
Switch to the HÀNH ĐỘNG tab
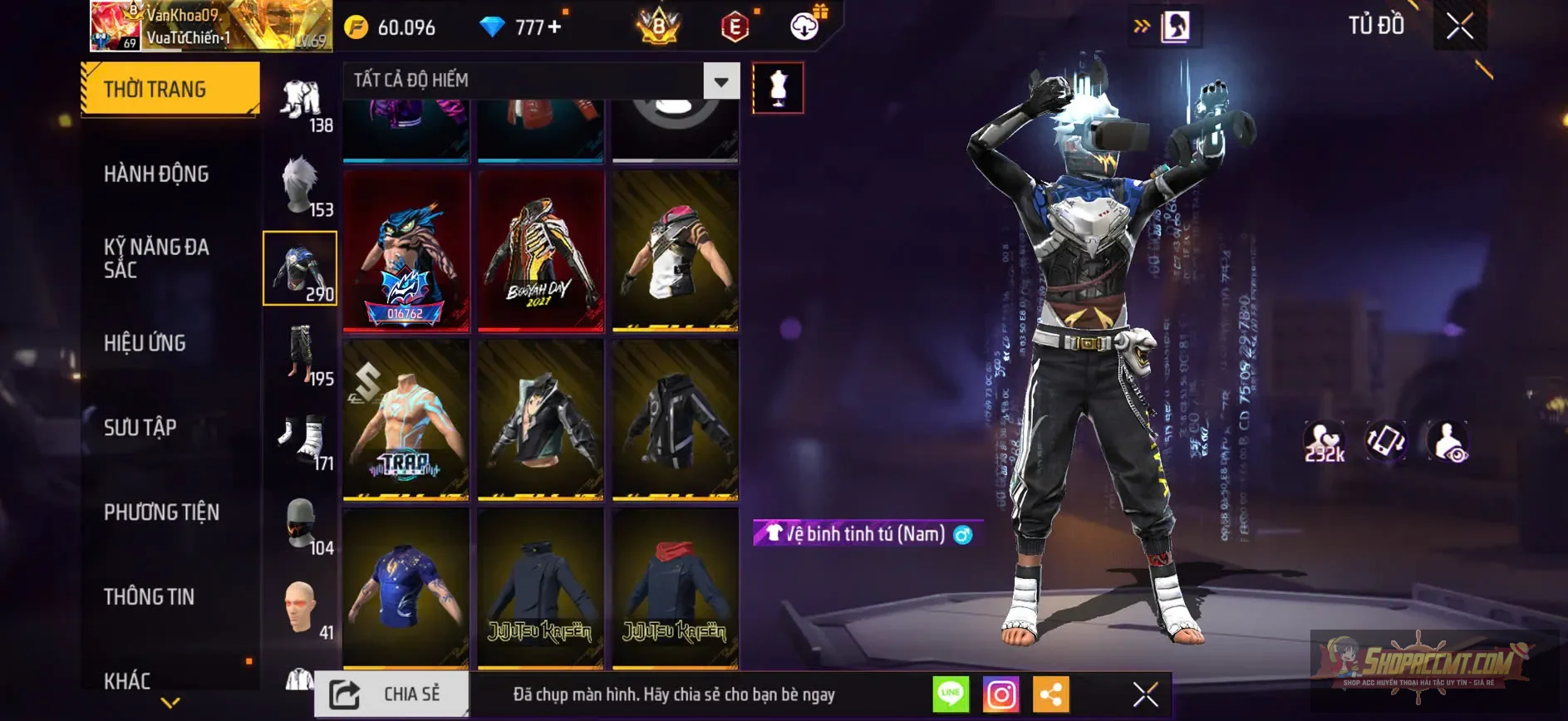[x=158, y=174]
